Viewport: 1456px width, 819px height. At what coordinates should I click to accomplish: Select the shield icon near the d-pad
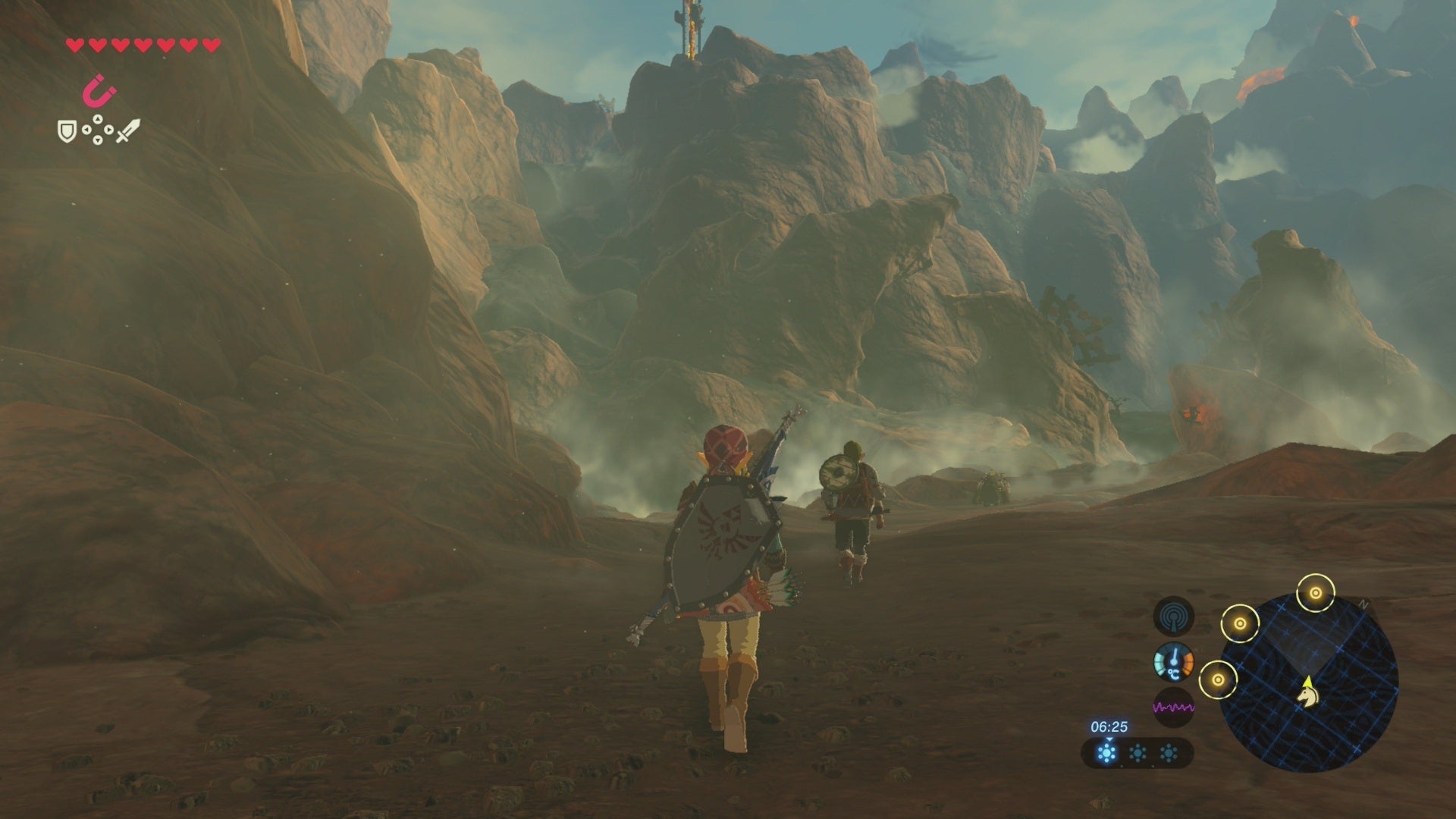coord(67,130)
